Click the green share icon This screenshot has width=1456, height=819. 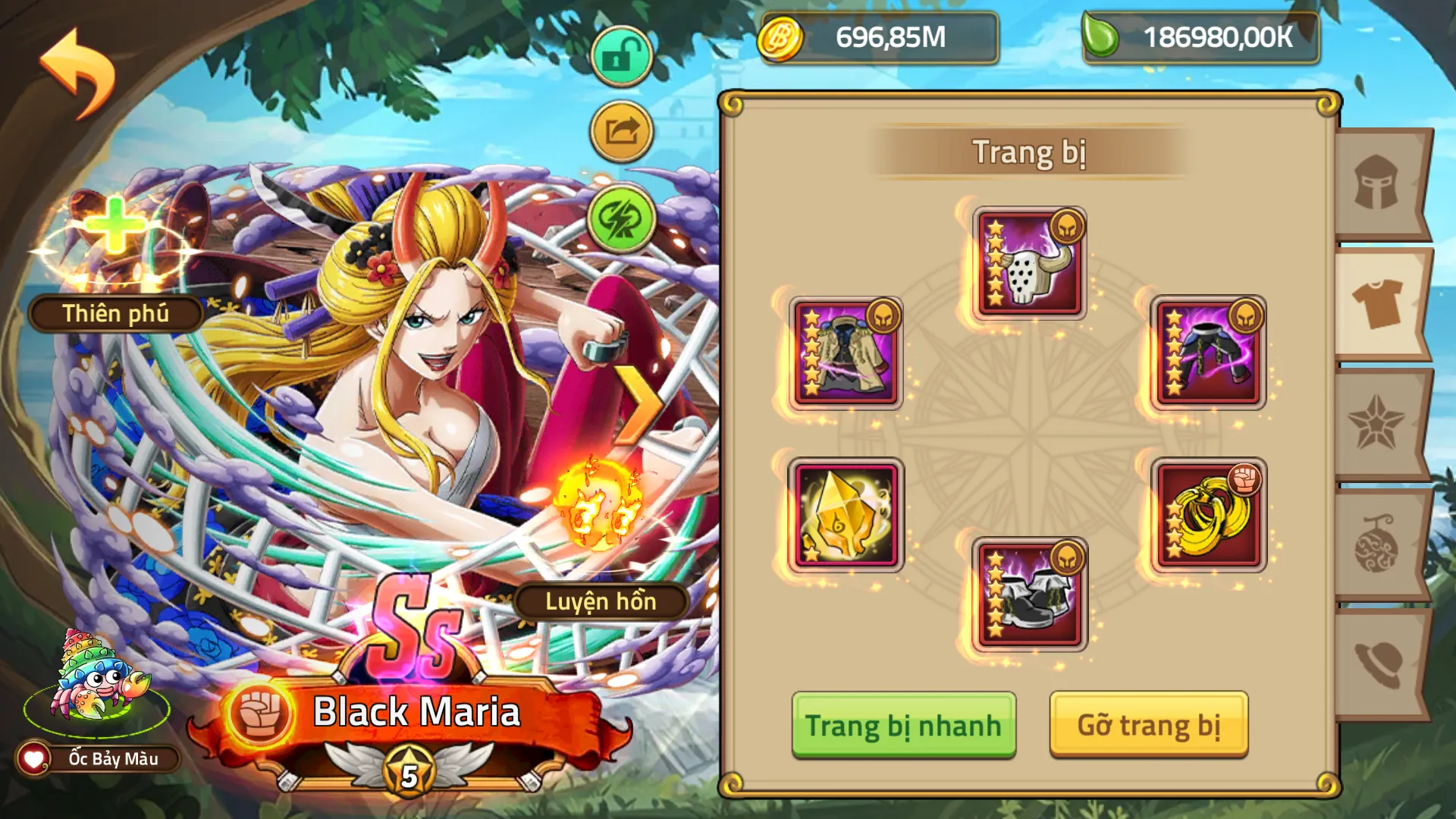(x=620, y=130)
